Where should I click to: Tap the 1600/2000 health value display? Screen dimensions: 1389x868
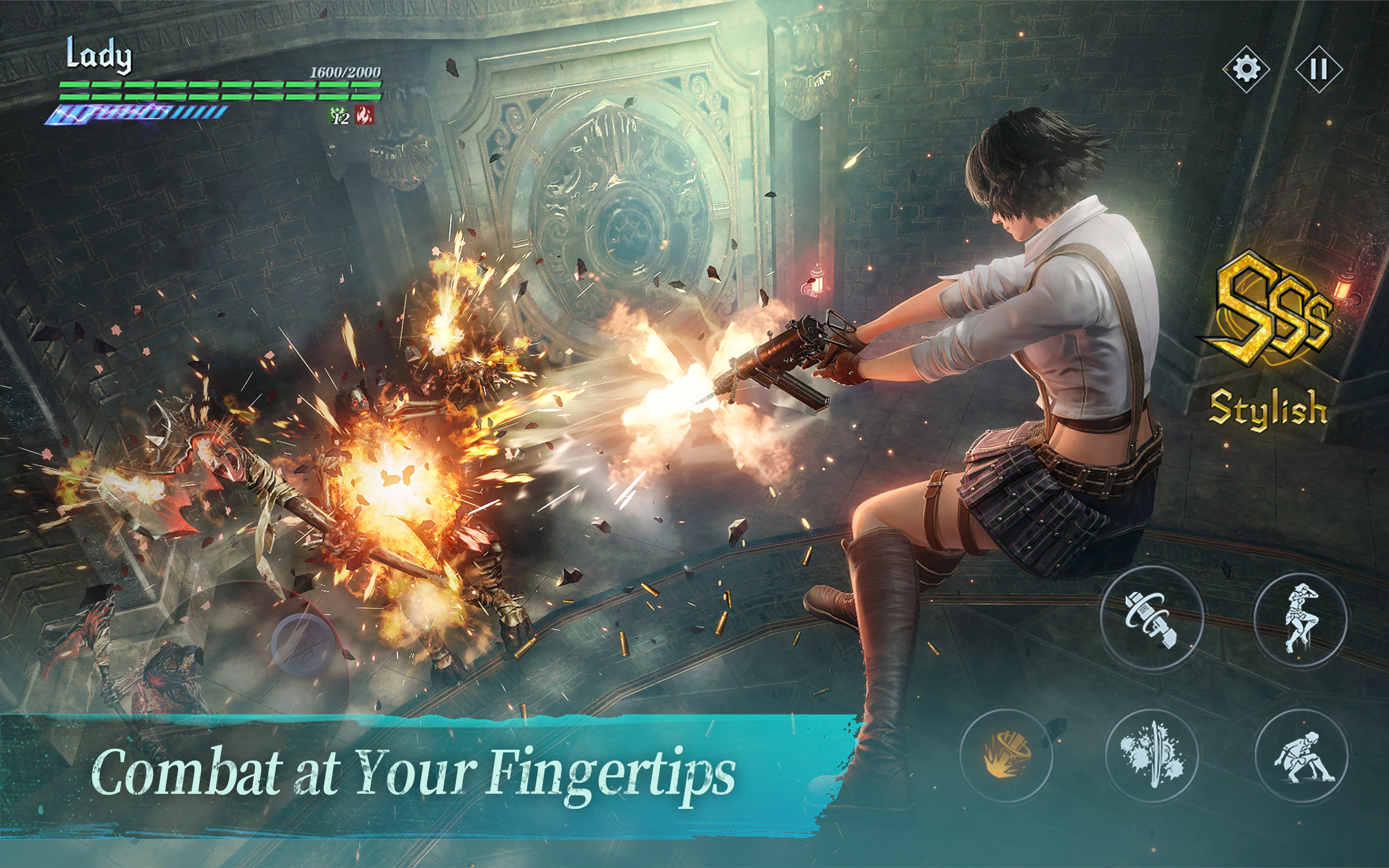345,73
